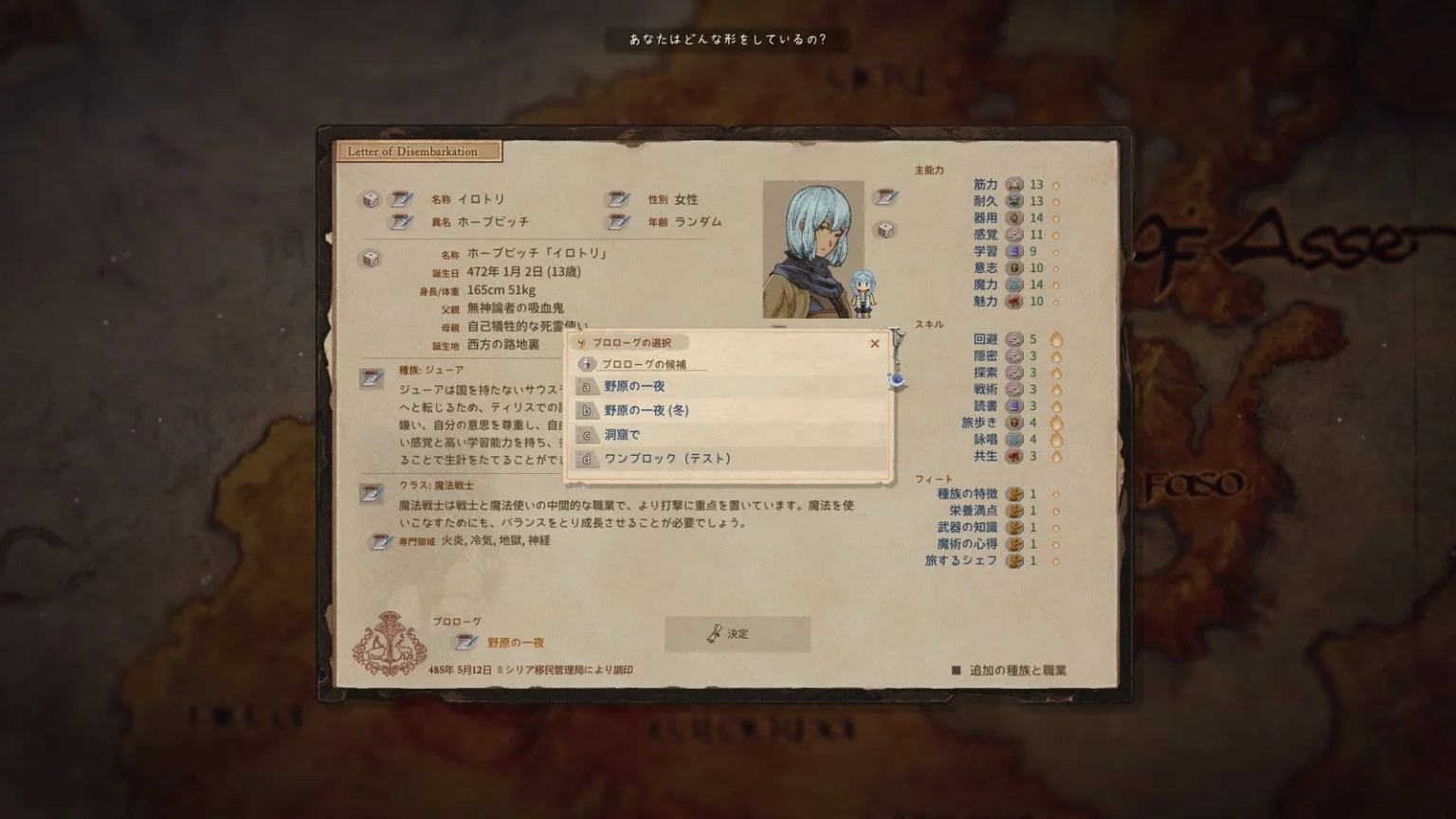Reroll the full title with the dice beside ホープビッチ「イロトリ」
The width and height of the screenshot is (1456, 819).
tap(371, 257)
